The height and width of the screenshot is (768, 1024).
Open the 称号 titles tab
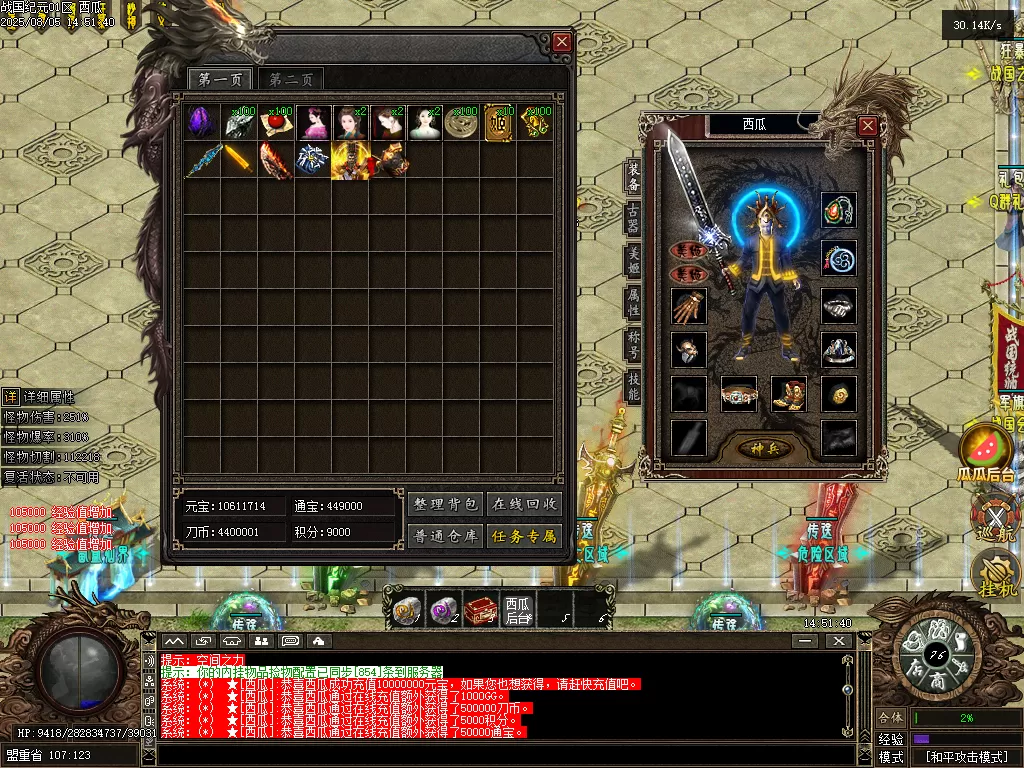pos(633,346)
